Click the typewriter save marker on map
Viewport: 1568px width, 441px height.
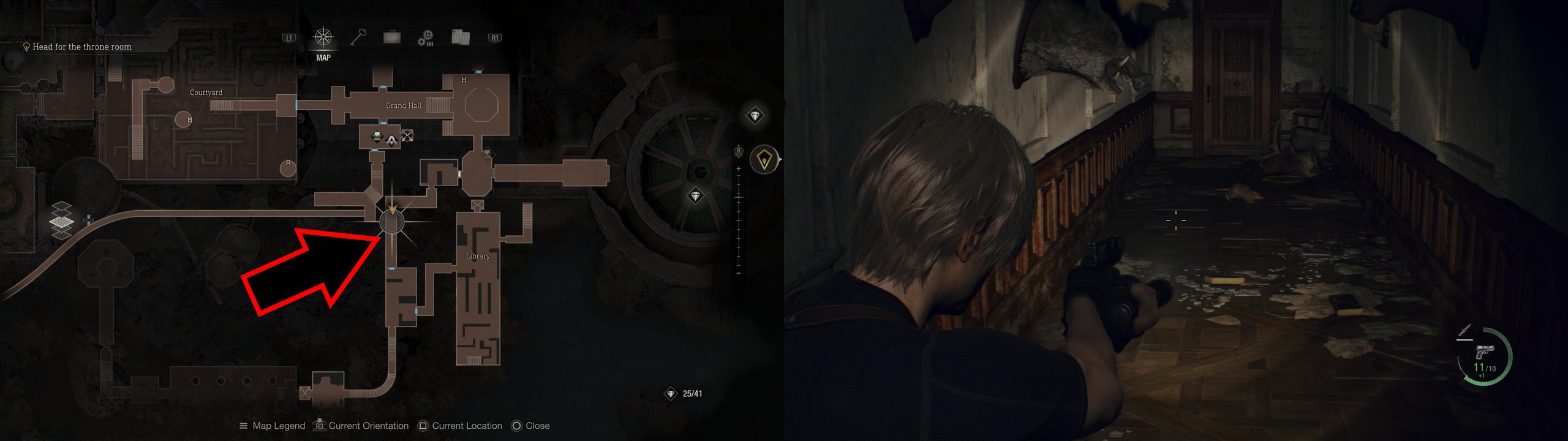(x=377, y=137)
